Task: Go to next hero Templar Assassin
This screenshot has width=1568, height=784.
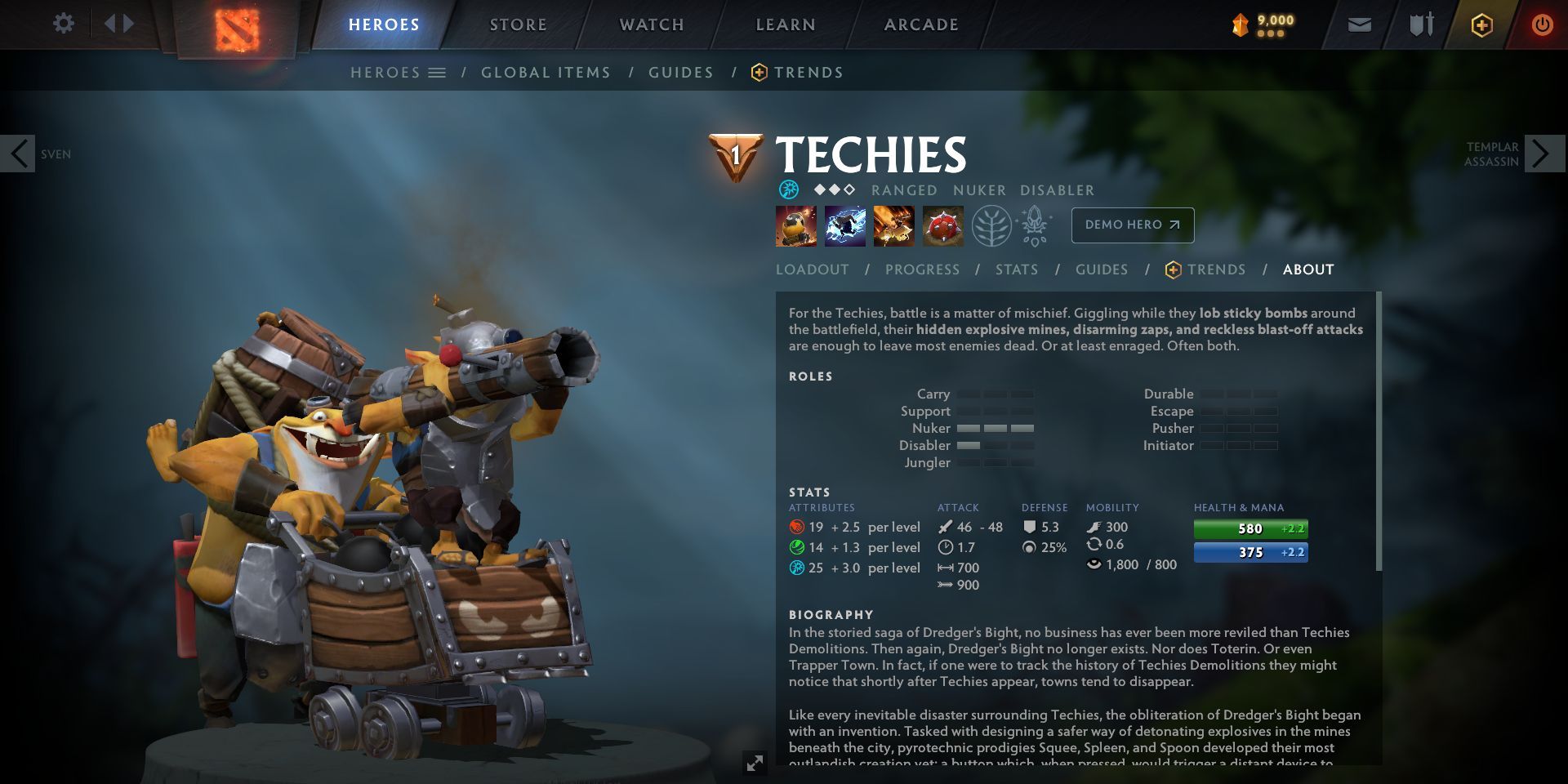Action: pos(1543,154)
